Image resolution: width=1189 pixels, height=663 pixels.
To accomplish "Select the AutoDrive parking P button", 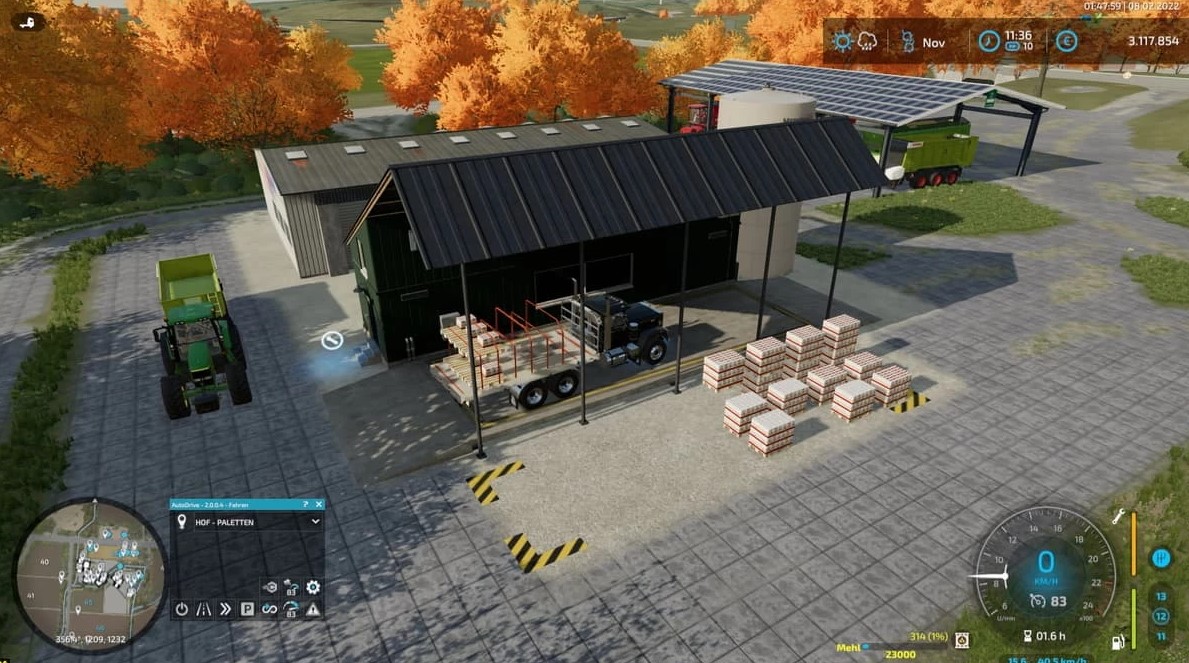I will point(247,608).
